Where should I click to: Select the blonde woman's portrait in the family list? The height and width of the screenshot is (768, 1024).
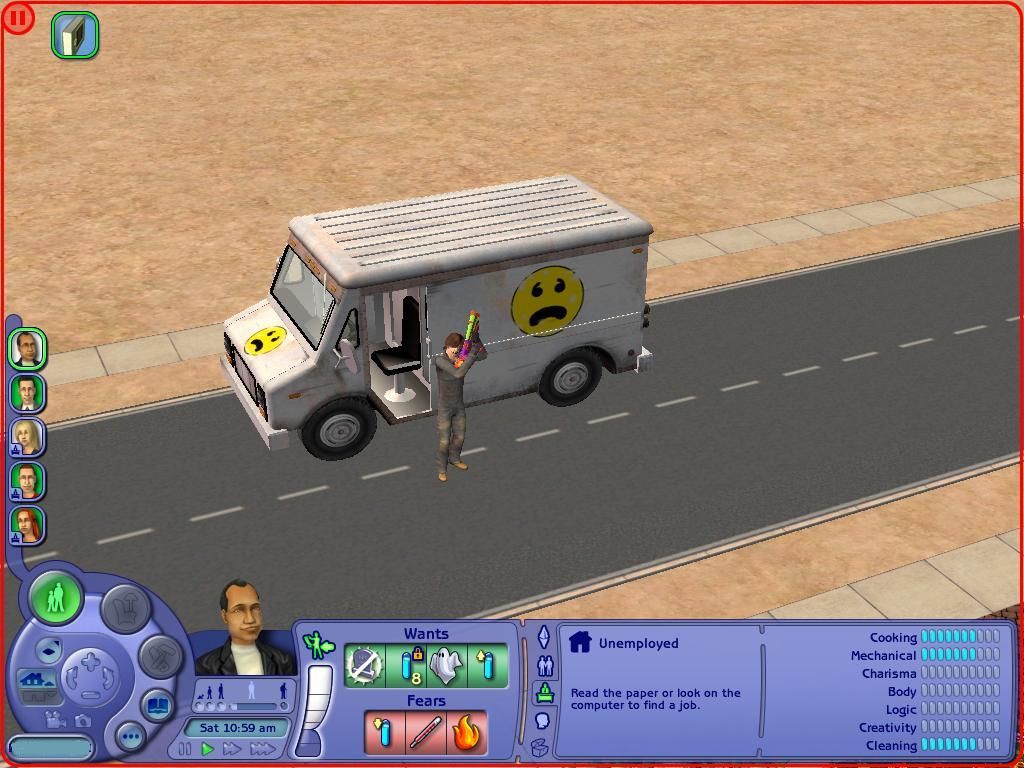tap(27, 436)
